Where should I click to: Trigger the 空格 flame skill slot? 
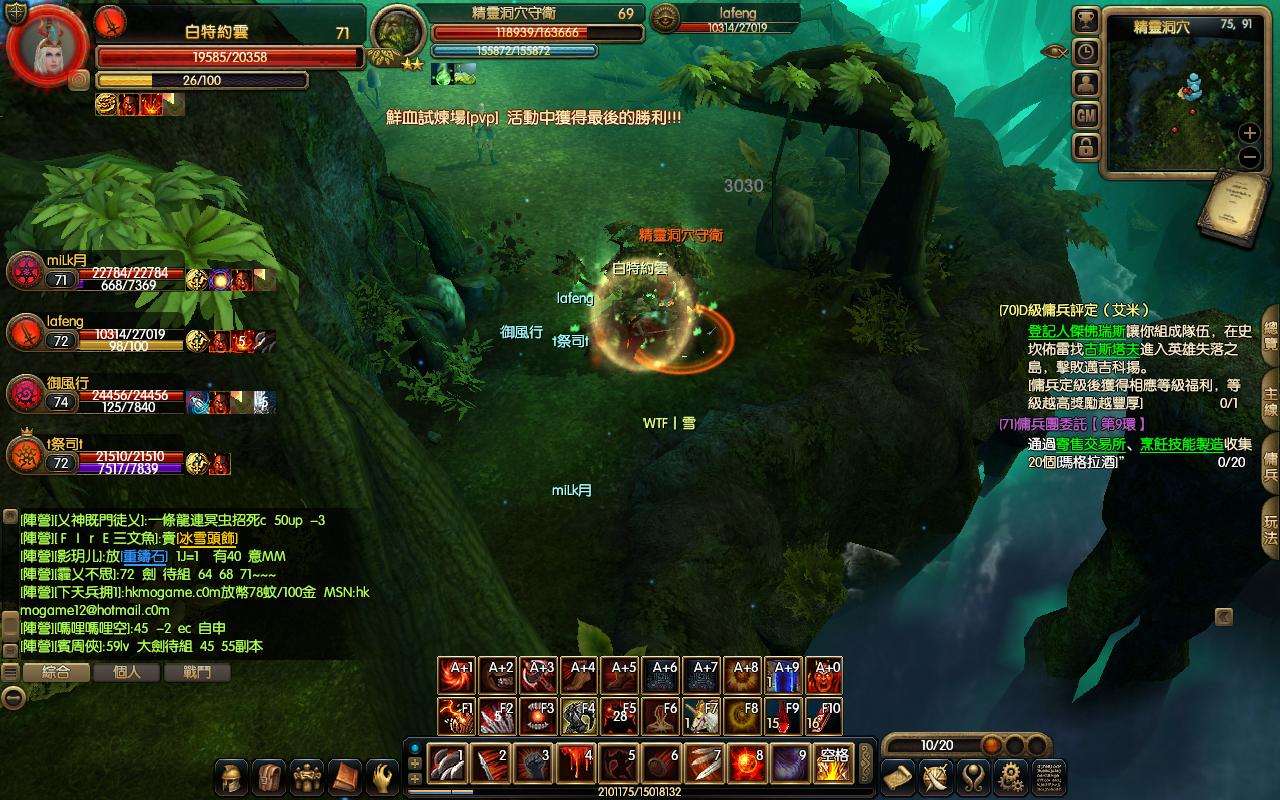tap(833, 765)
